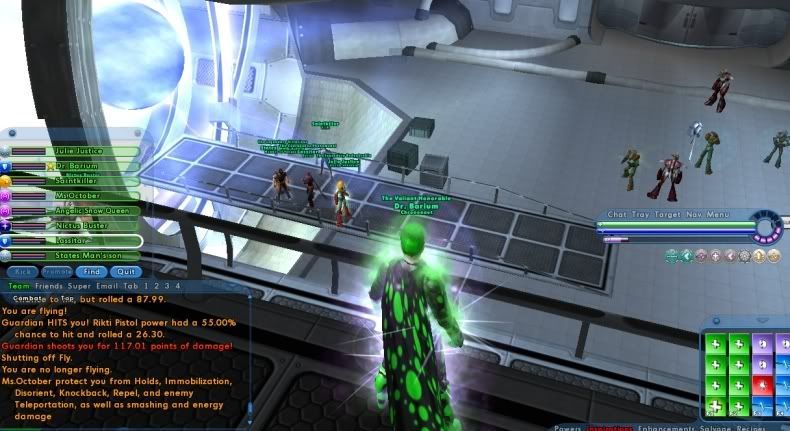Quit the team with the Quit button
This screenshot has width=790, height=431.
[x=124, y=271]
